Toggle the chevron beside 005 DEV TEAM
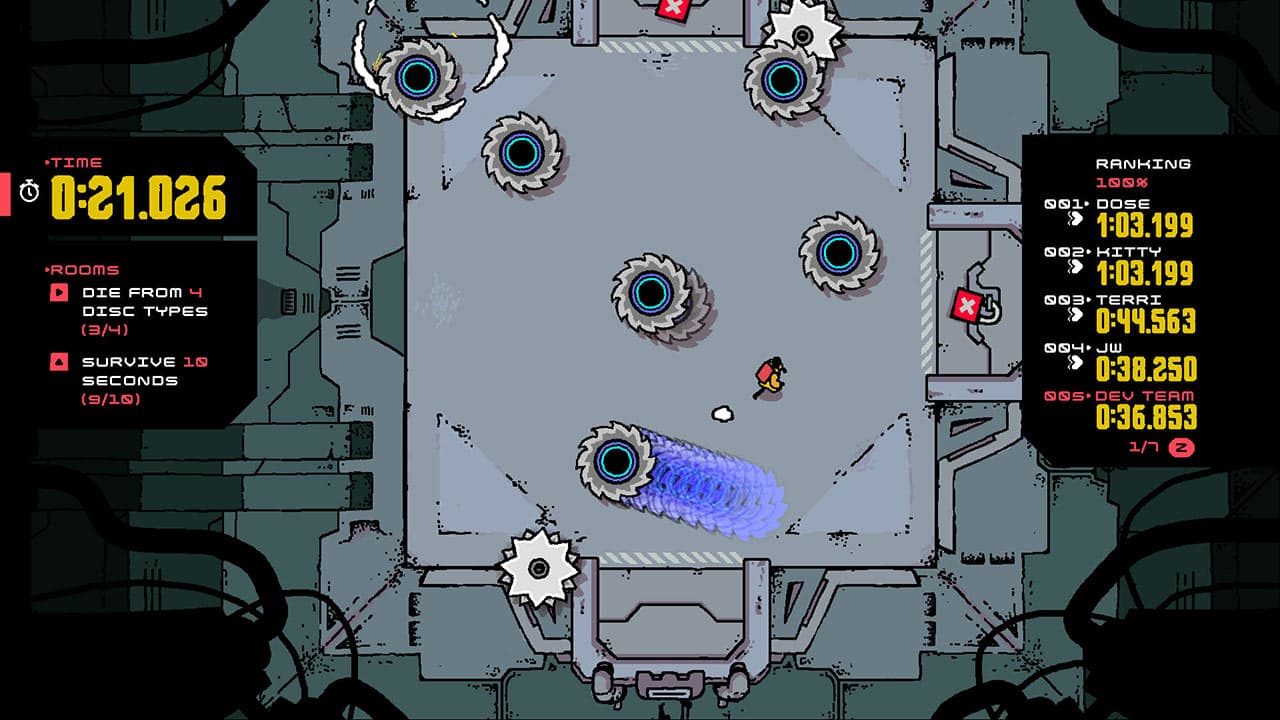Image resolution: width=1280 pixels, height=720 pixels. [x=1075, y=411]
